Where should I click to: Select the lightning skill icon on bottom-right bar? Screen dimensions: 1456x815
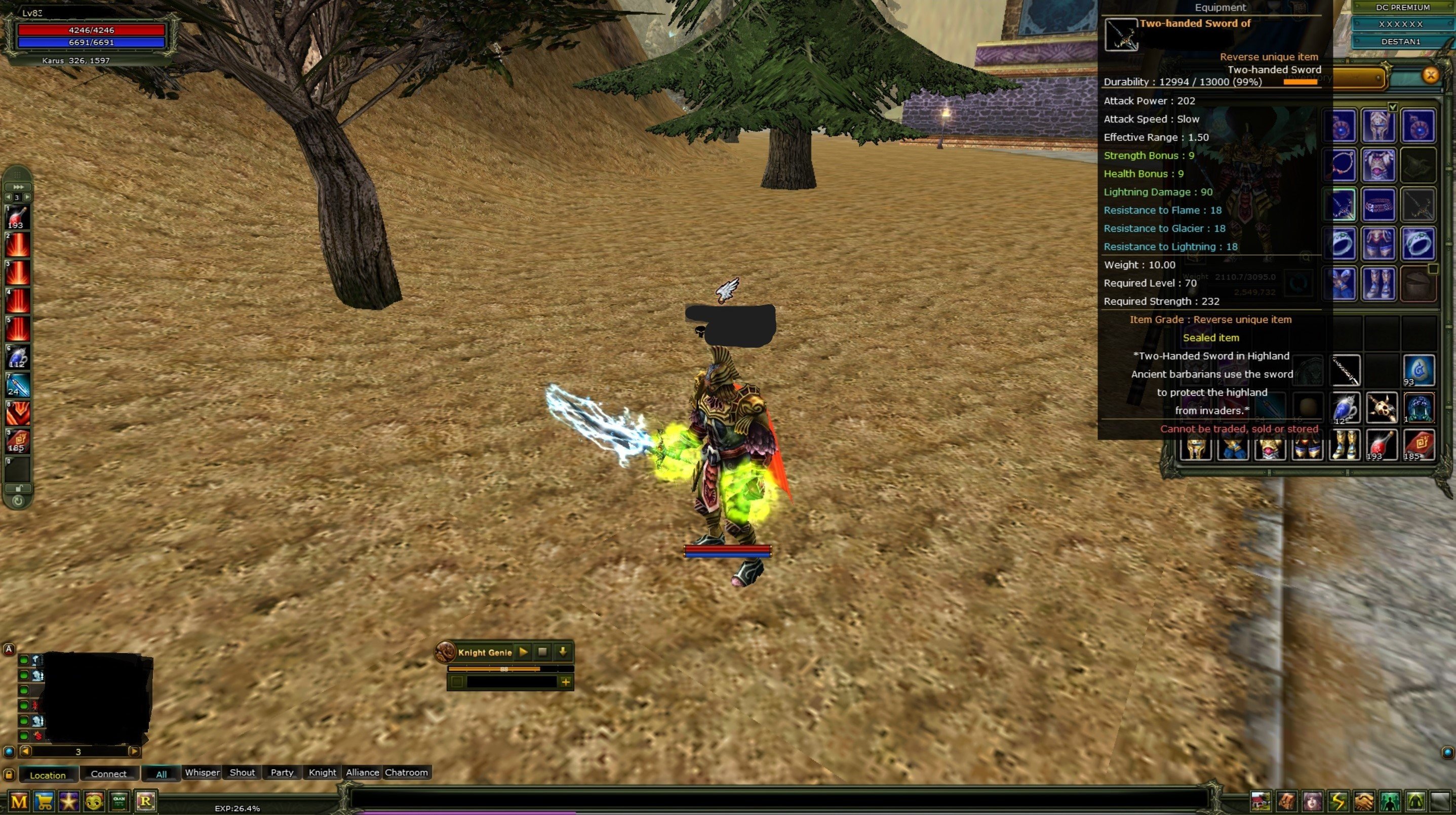(1339, 801)
